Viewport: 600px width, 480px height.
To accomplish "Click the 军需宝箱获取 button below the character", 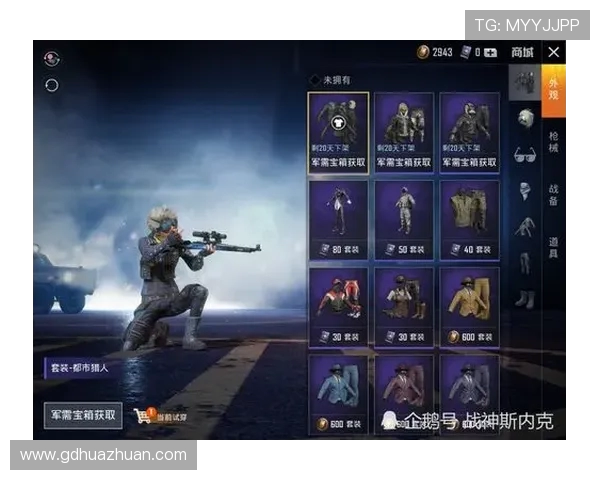I will [x=84, y=414].
